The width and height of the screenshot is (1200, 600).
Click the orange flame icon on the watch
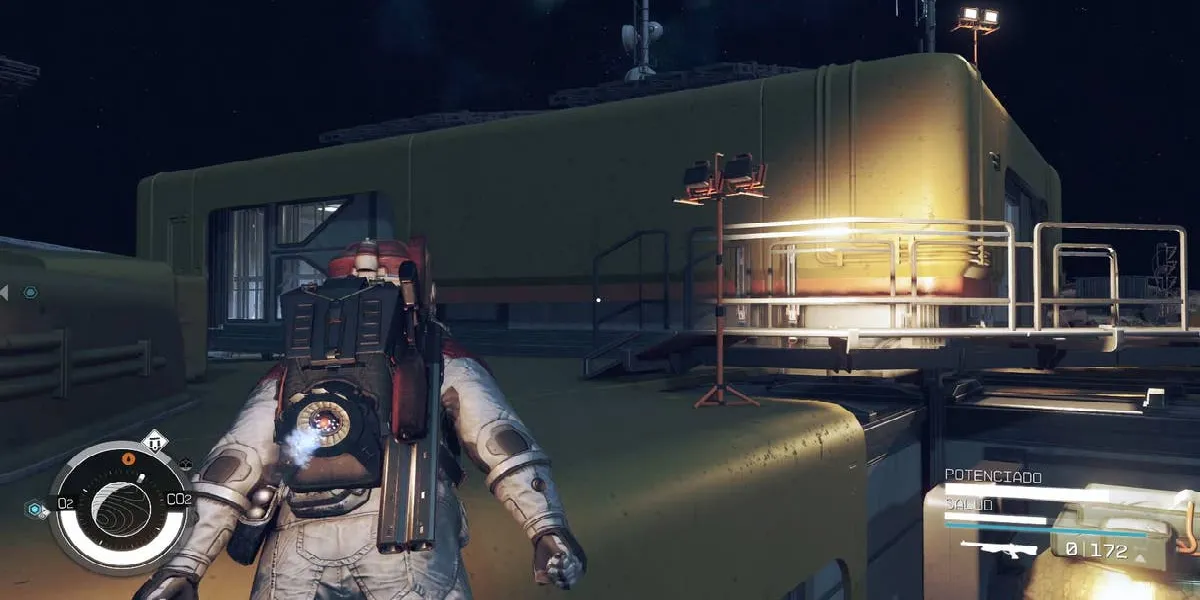click(x=127, y=459)
